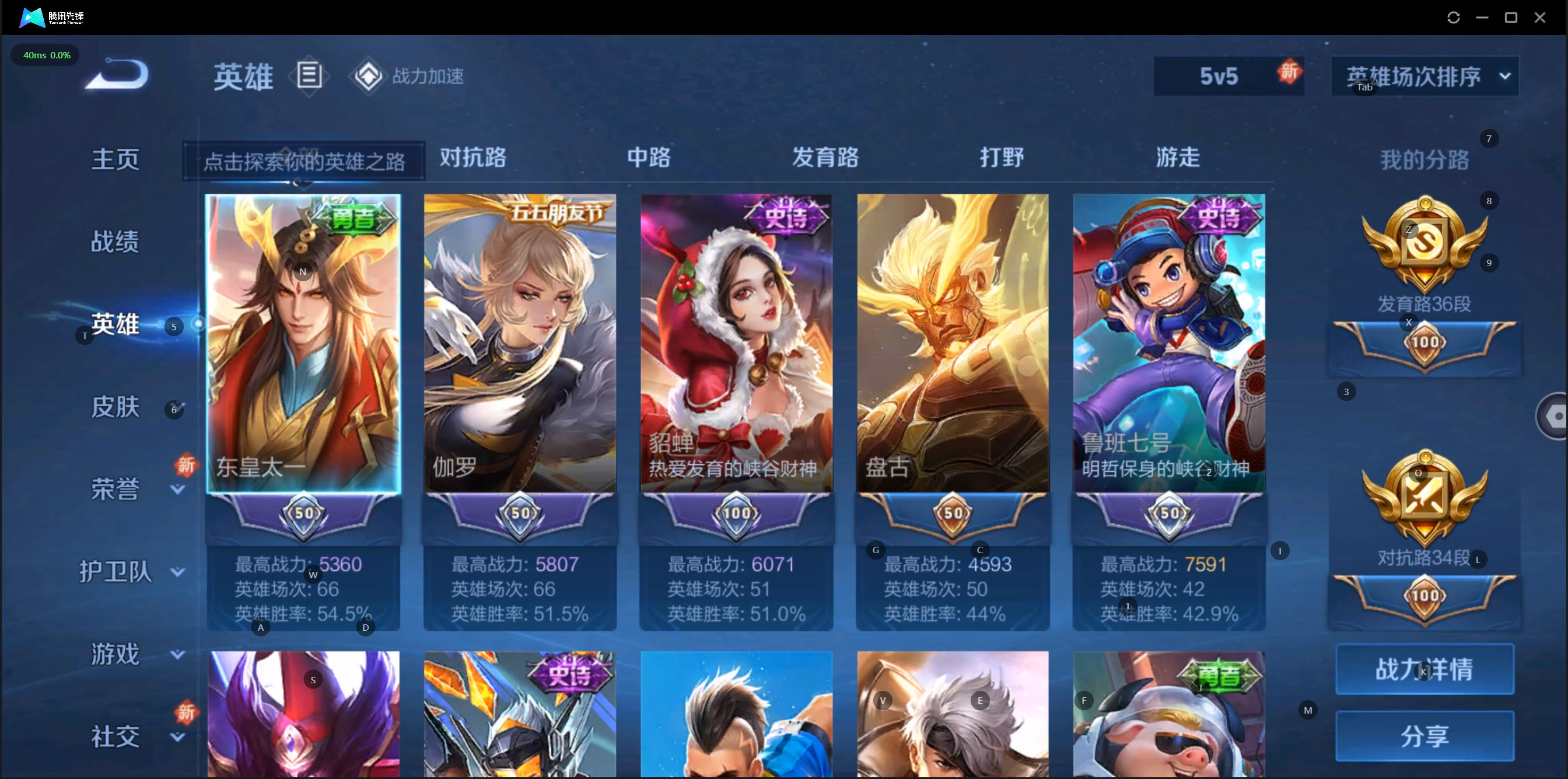Filter heroes by the 打野 tab
Image resolution: width=1568 pixels, height=779 pixels.
pyautogui.click(x=1002, y=157)
